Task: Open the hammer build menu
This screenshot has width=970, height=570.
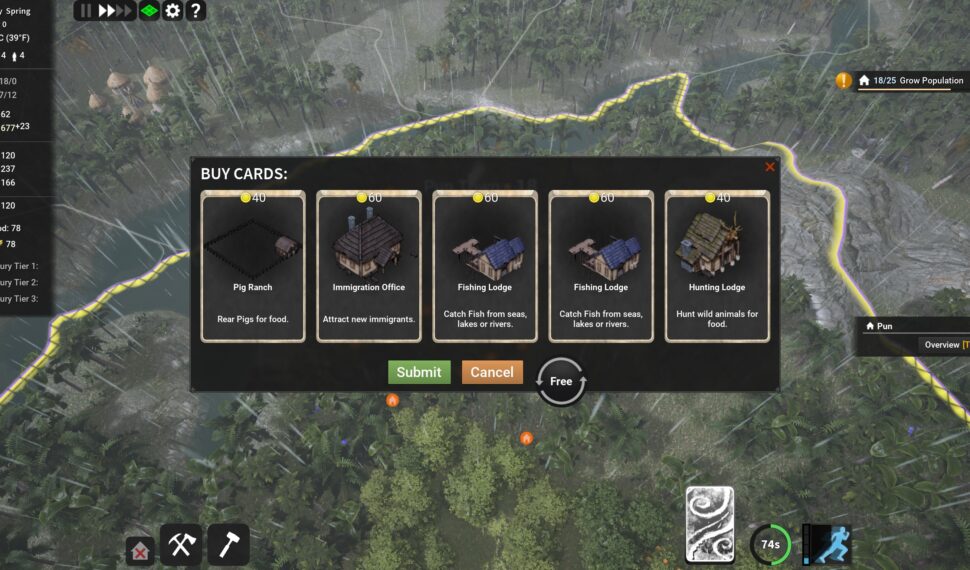Action: (228, 545)
